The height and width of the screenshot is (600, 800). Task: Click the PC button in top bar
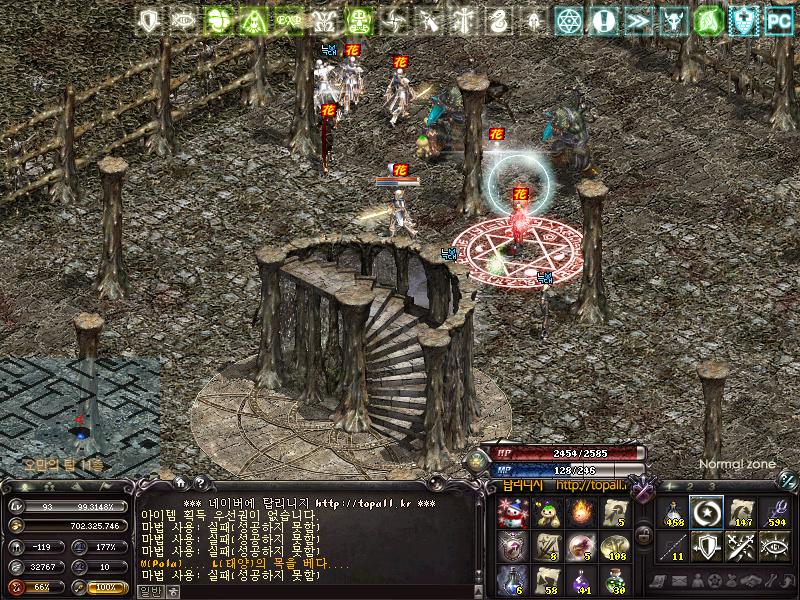[779, 19]
